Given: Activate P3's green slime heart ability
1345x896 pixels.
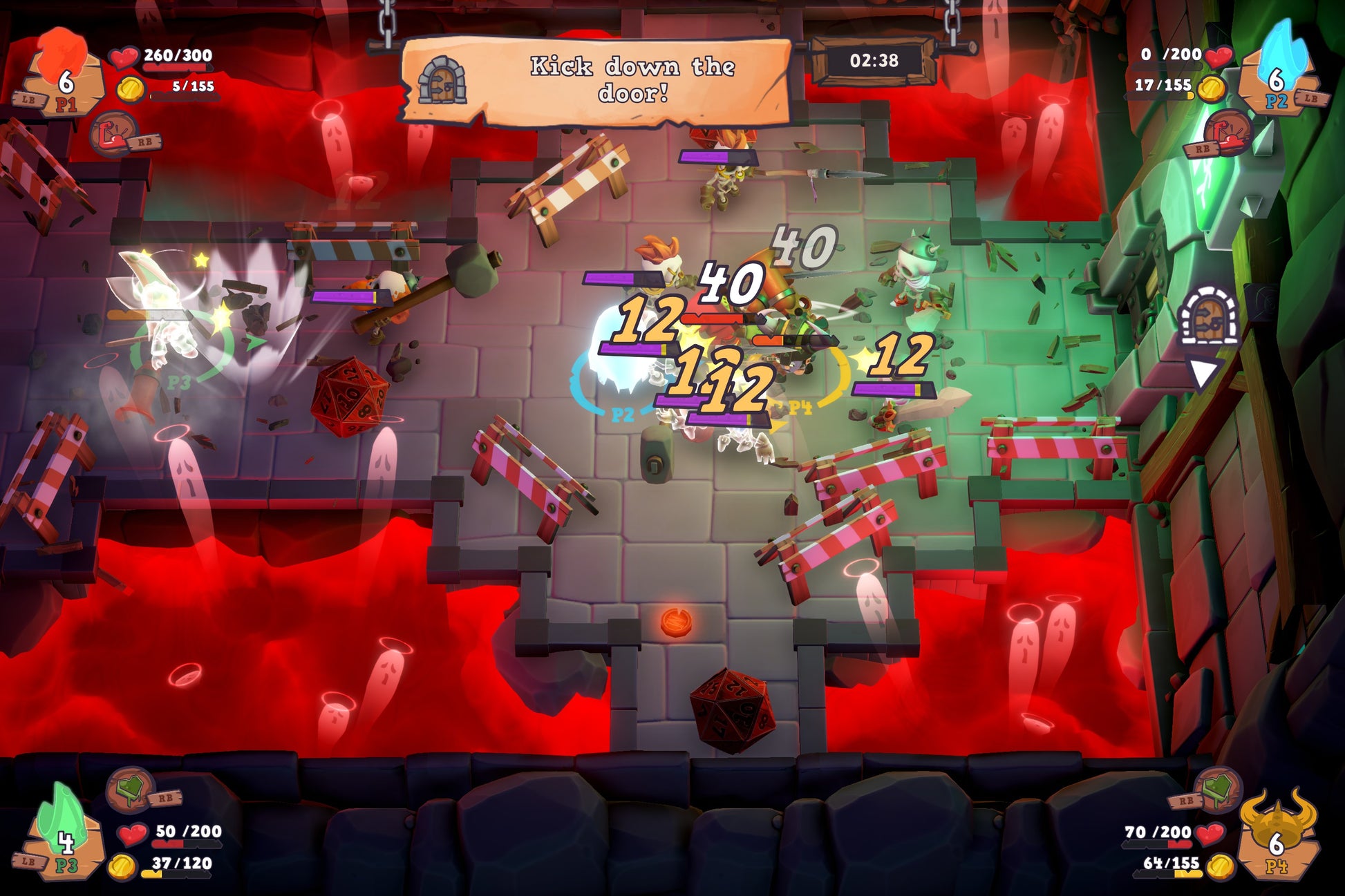Looking at the screenshot, I should (x=130, y=789).
